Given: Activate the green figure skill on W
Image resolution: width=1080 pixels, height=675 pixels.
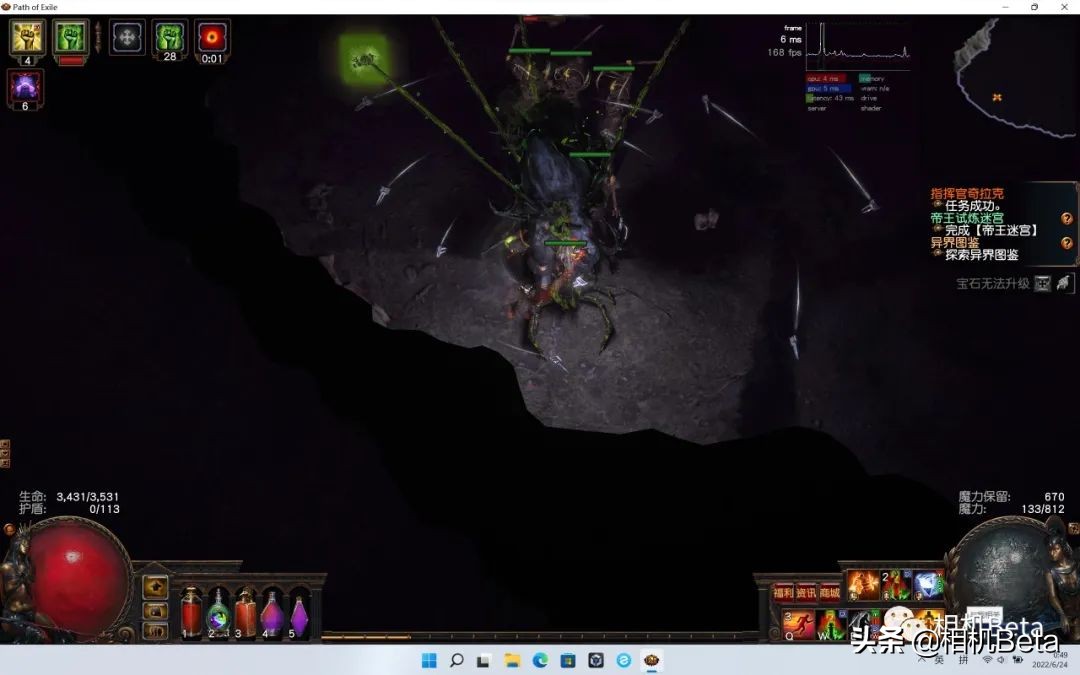Looking at the screenshot, I should [831, 625].
